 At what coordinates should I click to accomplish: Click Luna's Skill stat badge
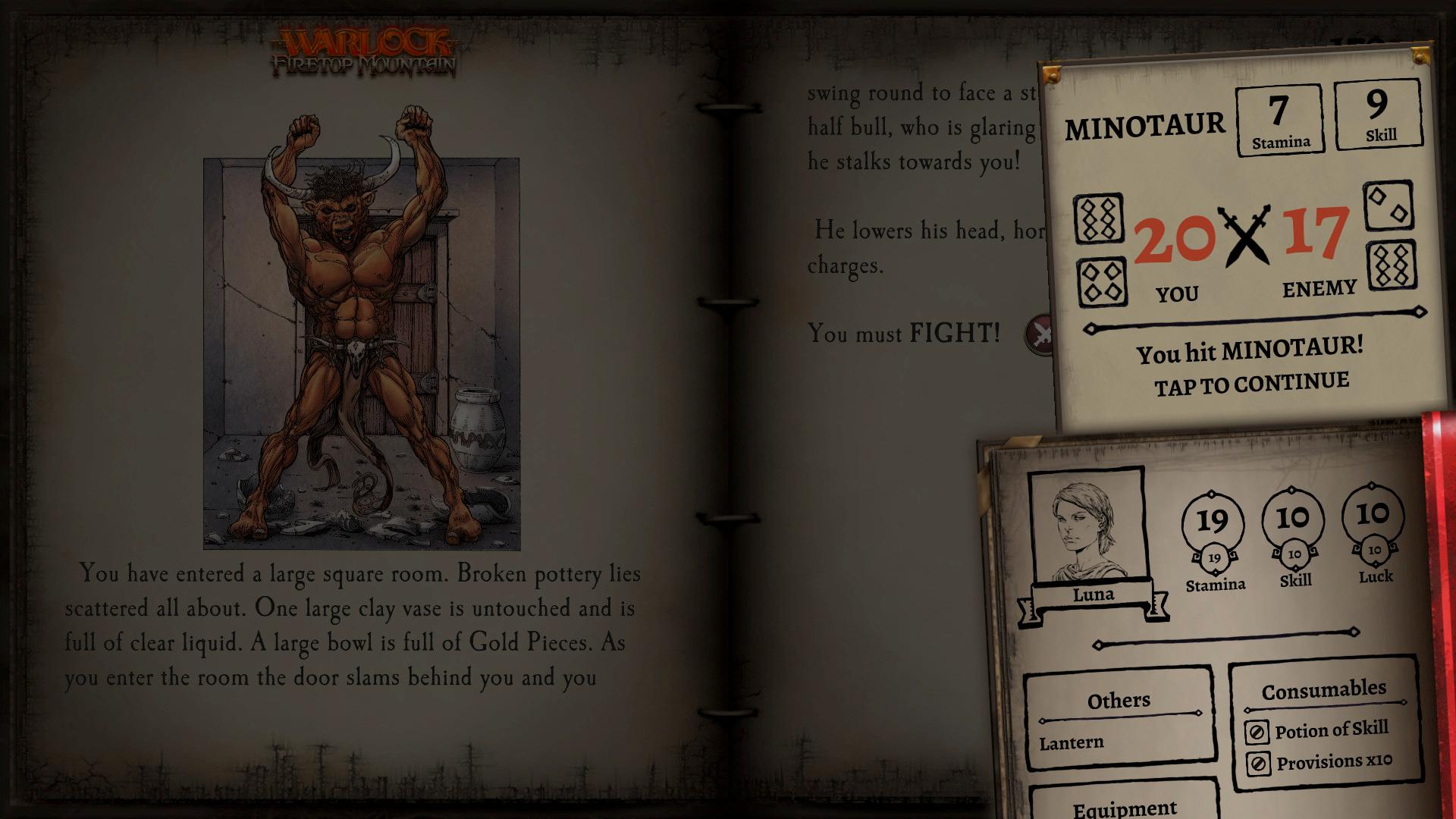[x=1294, y=520]
